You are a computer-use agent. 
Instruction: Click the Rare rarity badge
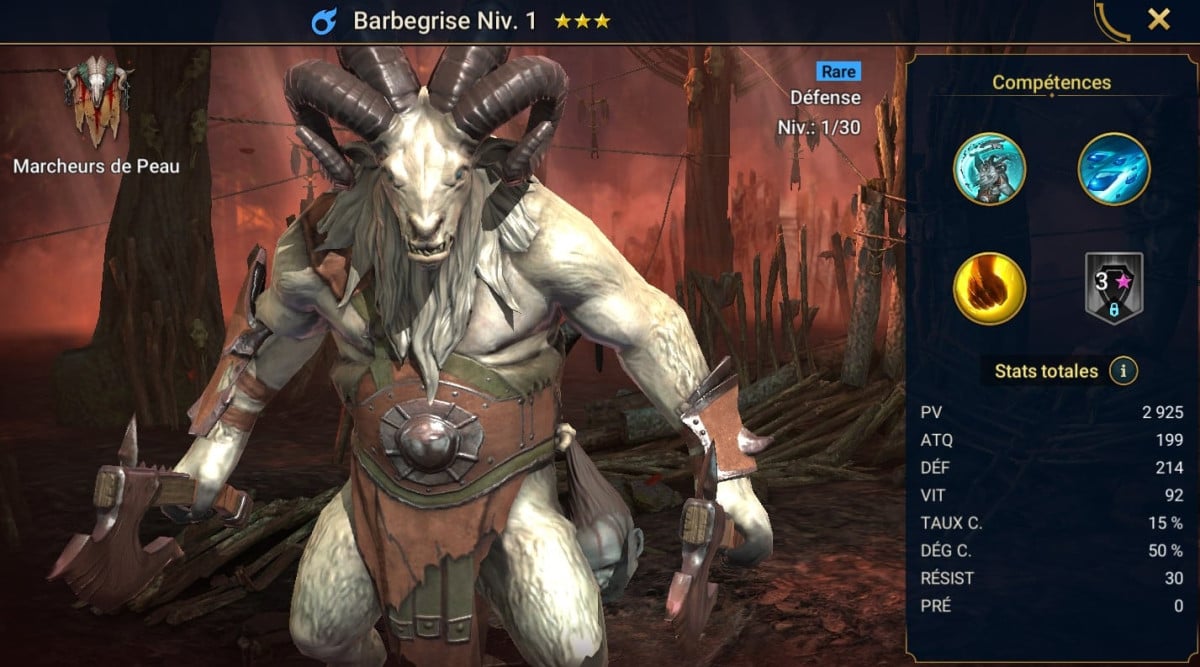tap(838, 71)
